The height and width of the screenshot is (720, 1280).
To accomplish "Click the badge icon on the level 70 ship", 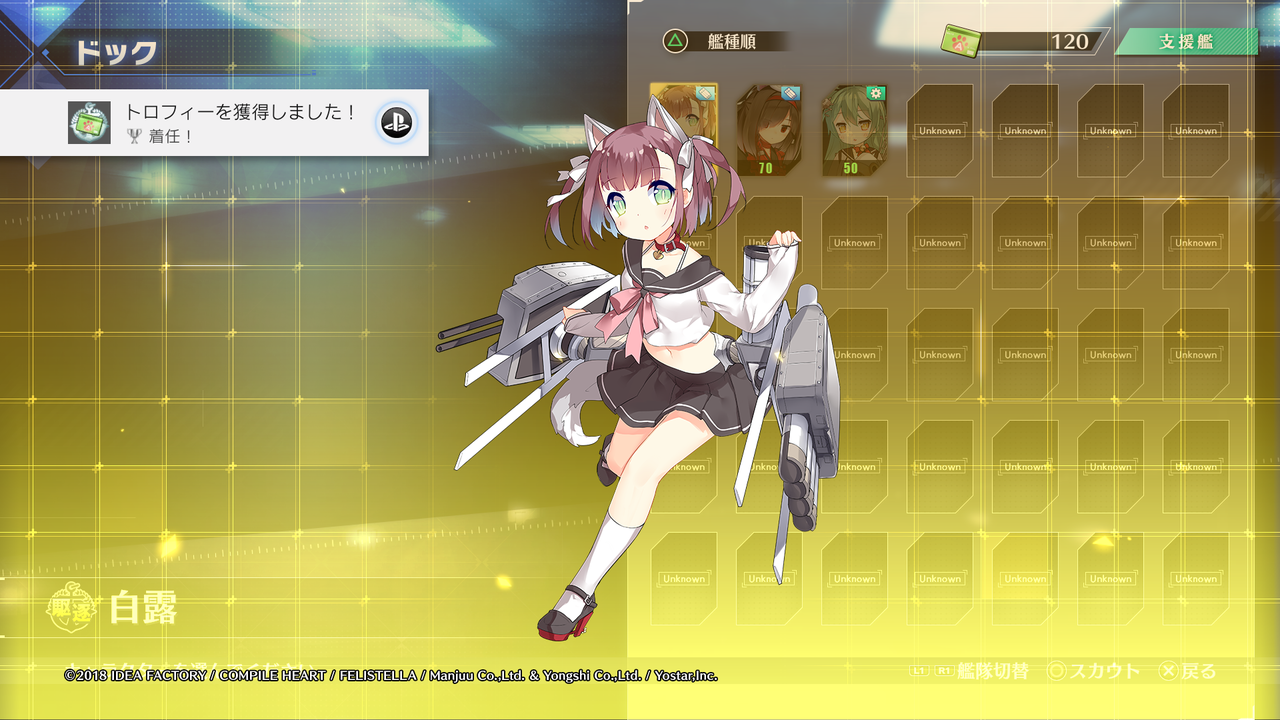I will (x=789, y=93).
